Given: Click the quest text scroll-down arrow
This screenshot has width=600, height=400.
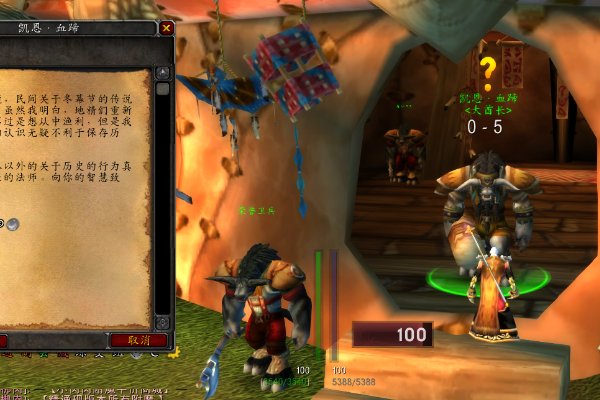Looking at the screenshot, I should click(162, 322).
